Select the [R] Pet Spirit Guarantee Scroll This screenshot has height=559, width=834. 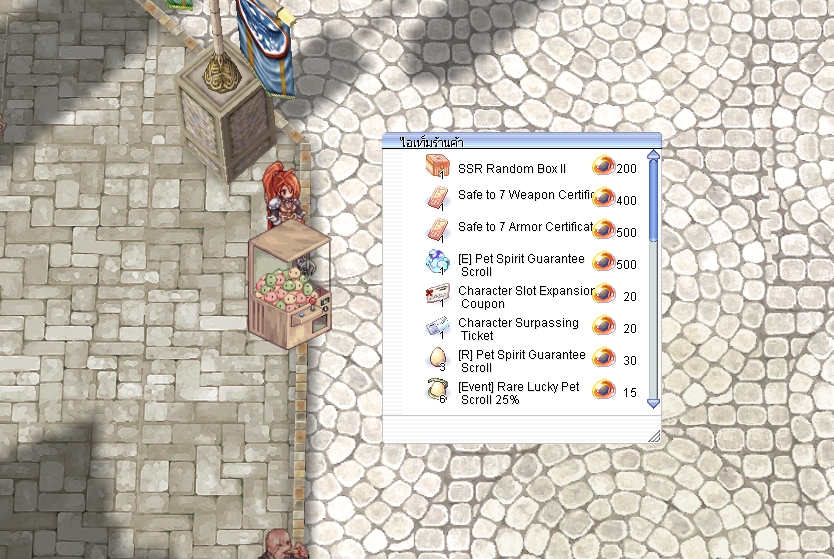click(x=521, y=361)
